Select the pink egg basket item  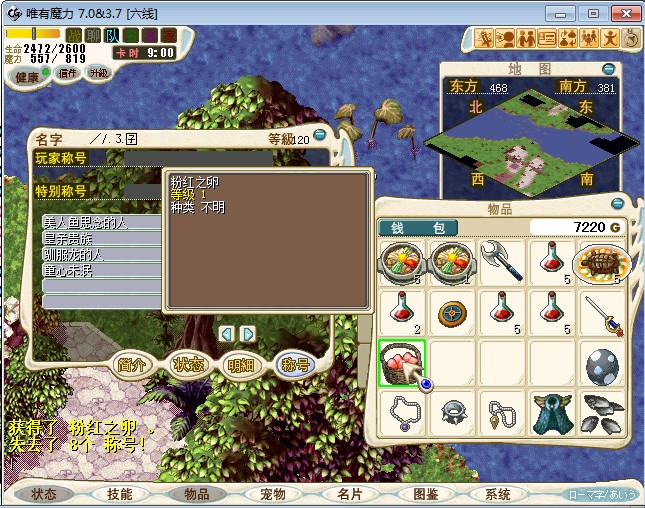[403, 363]
